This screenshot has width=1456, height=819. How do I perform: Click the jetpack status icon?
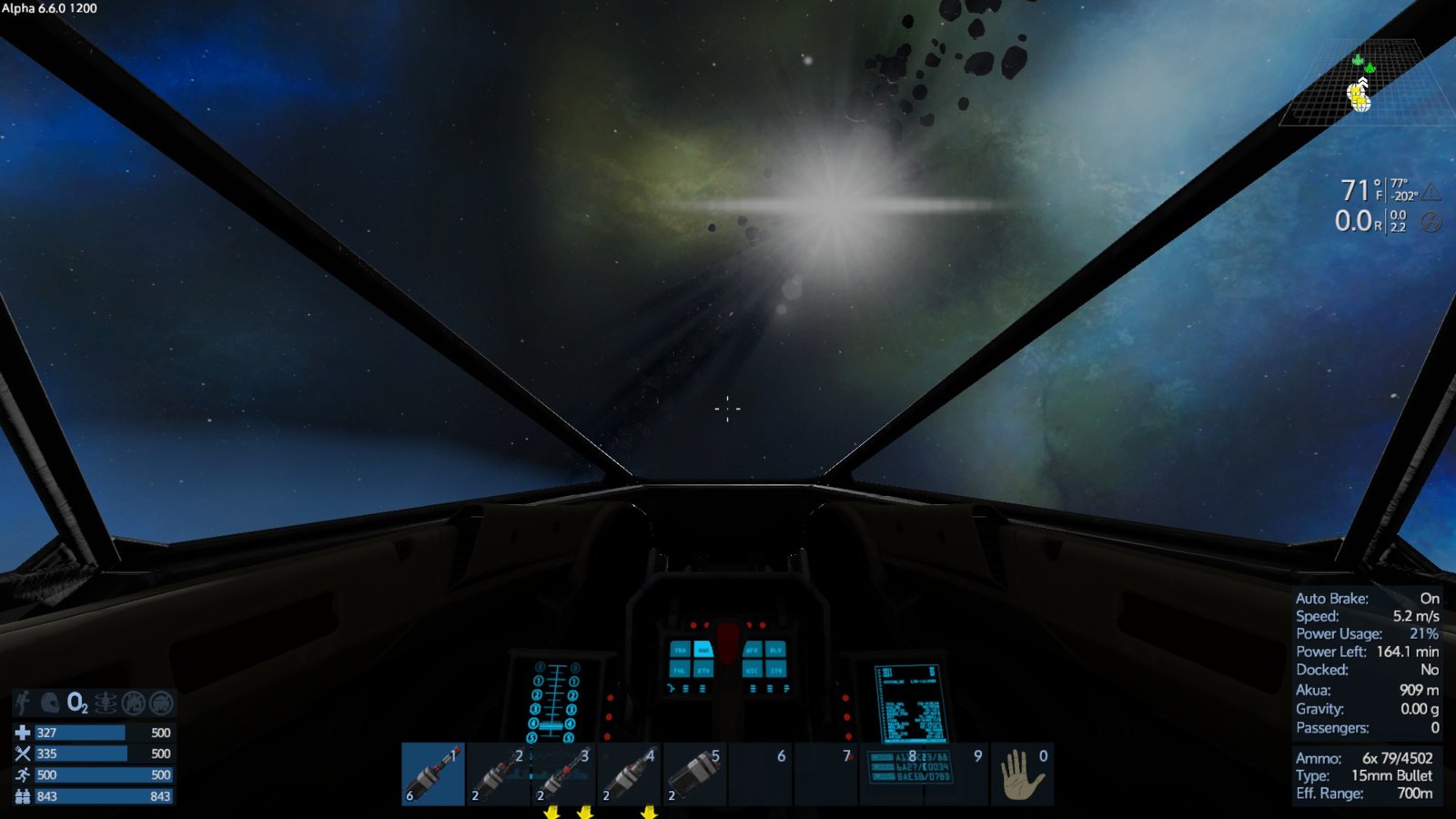point(25,703)
